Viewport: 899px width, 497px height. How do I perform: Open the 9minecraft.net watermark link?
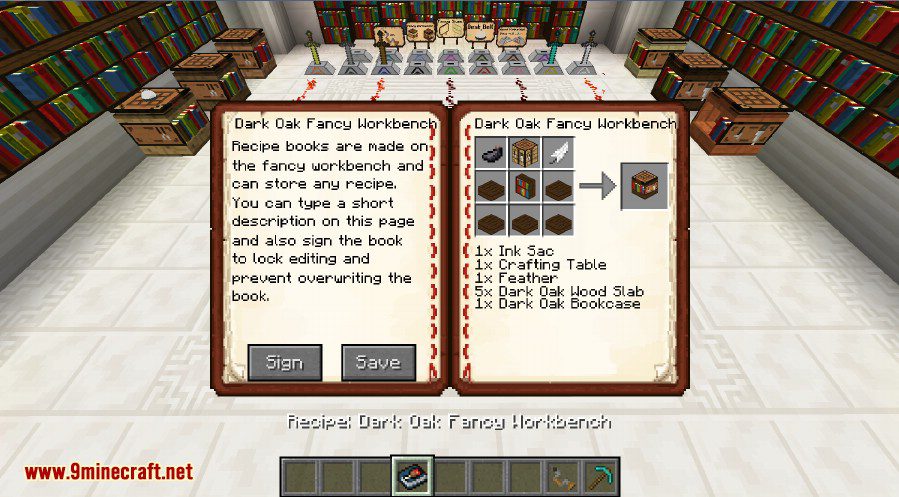tap(109, 471)
